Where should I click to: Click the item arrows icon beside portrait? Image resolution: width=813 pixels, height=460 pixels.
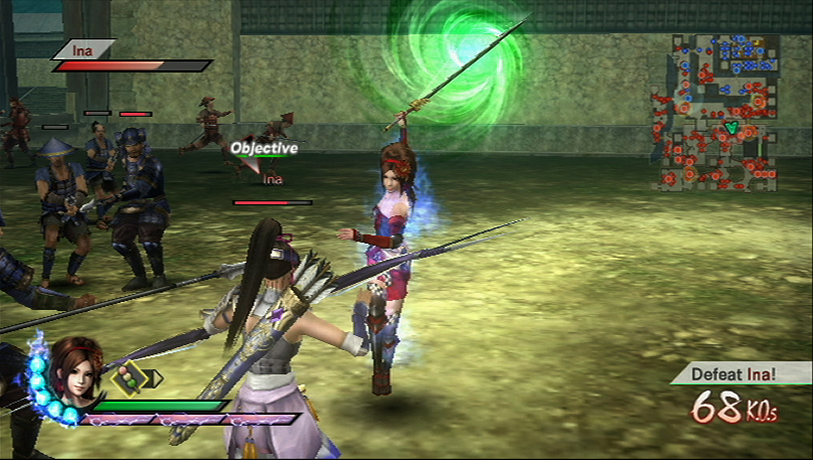137,379
